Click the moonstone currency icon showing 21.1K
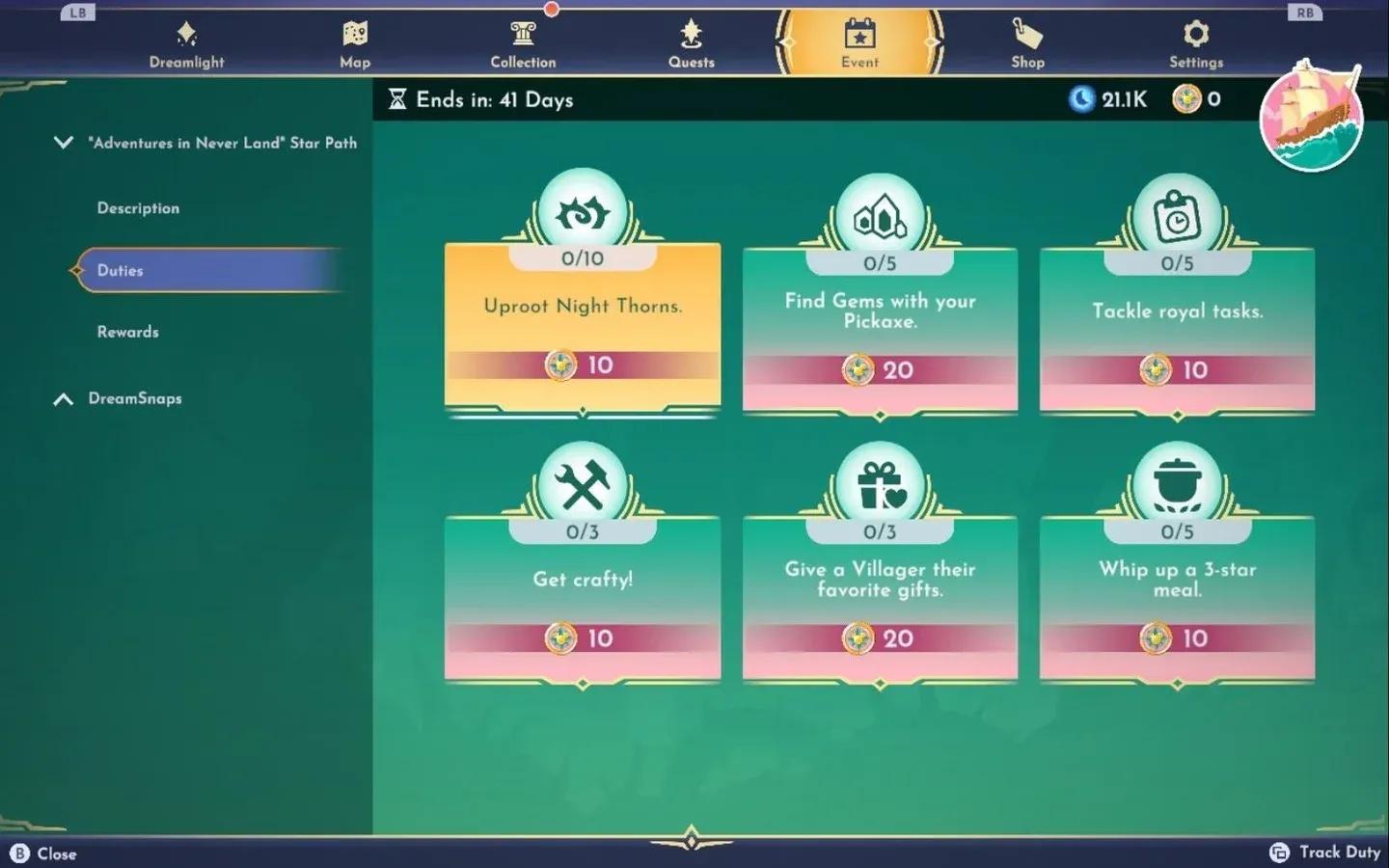This screenshot has width=1389, height=868. (x=1080, y=98)
